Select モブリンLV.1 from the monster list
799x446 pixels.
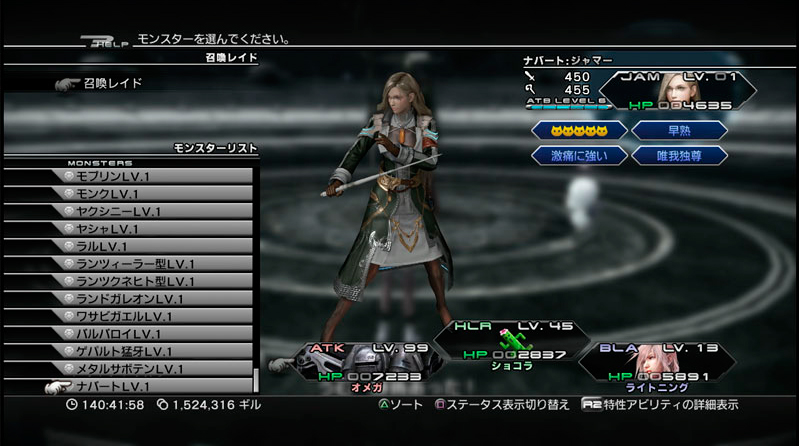click(150, 176)
